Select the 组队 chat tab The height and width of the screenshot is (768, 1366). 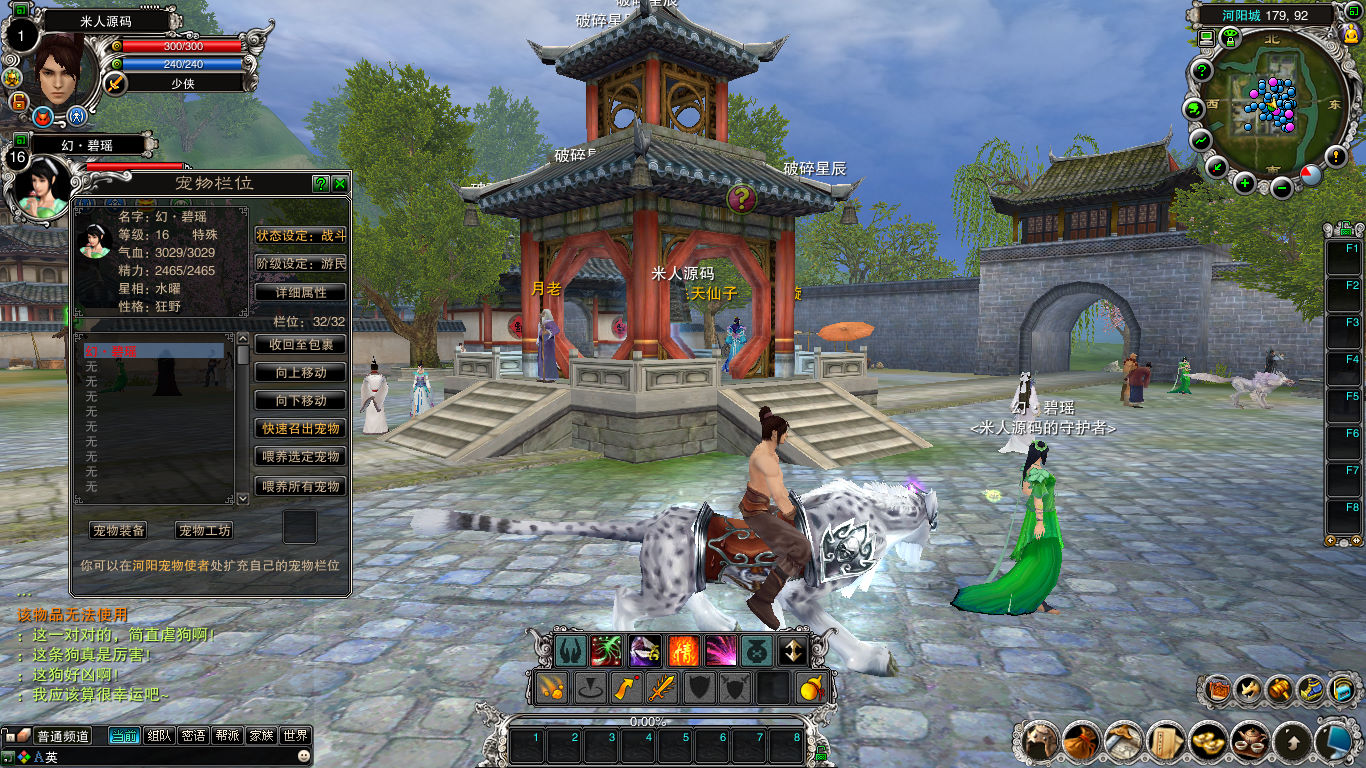[x=159, y=736]
